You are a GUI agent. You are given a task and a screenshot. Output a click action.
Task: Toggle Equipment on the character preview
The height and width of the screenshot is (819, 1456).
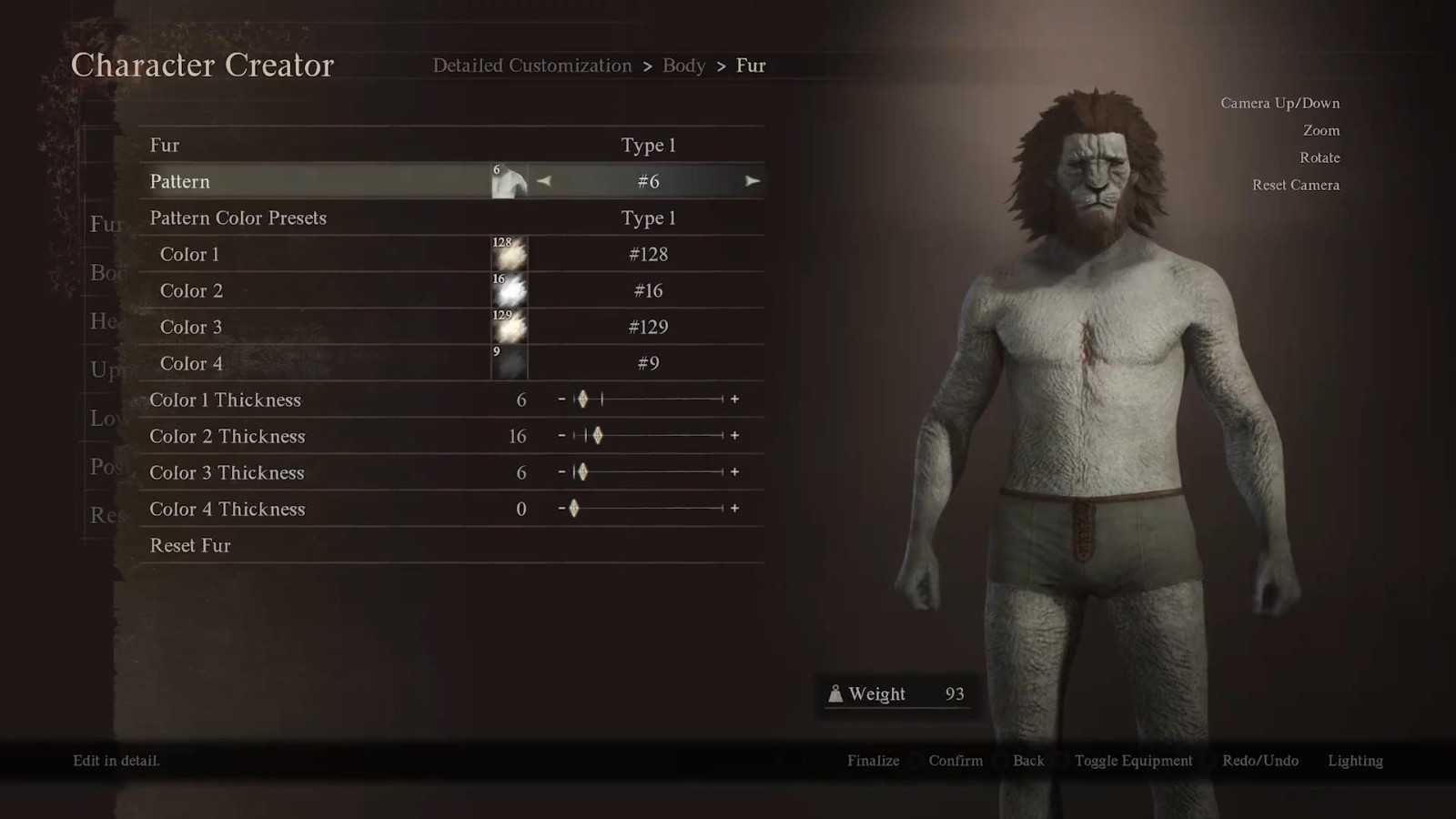click(1133, 761)
